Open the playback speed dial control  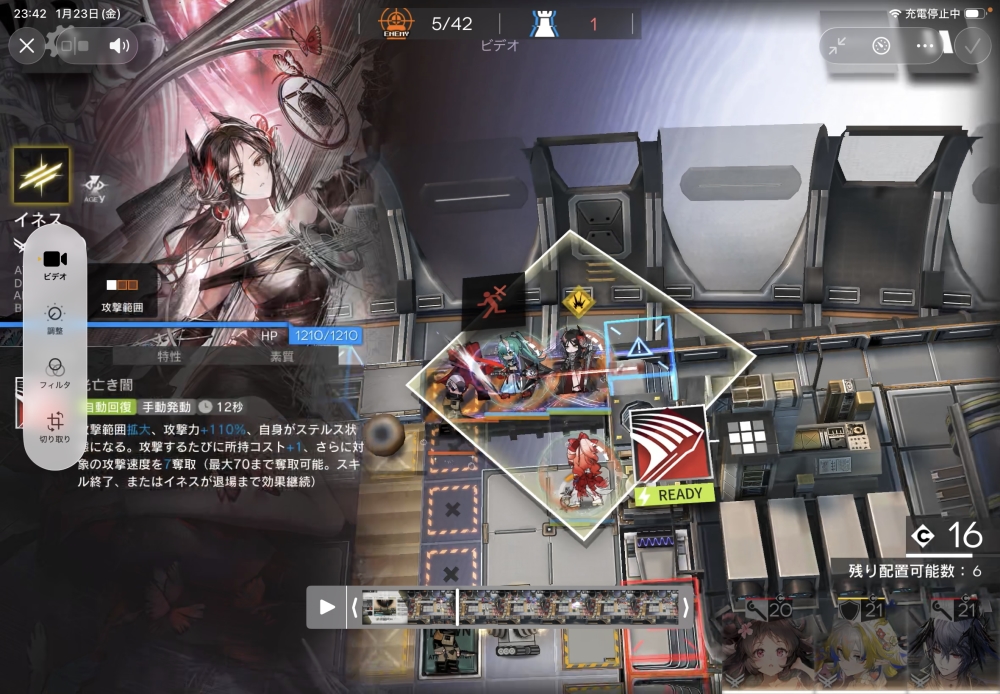pyautogui.click(x=881, y=46)
